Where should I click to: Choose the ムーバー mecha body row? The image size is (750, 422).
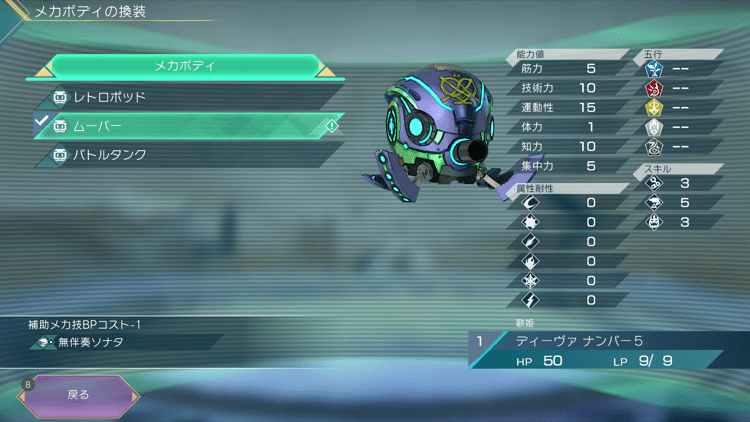pyautogui.click(x=190, y=126)
